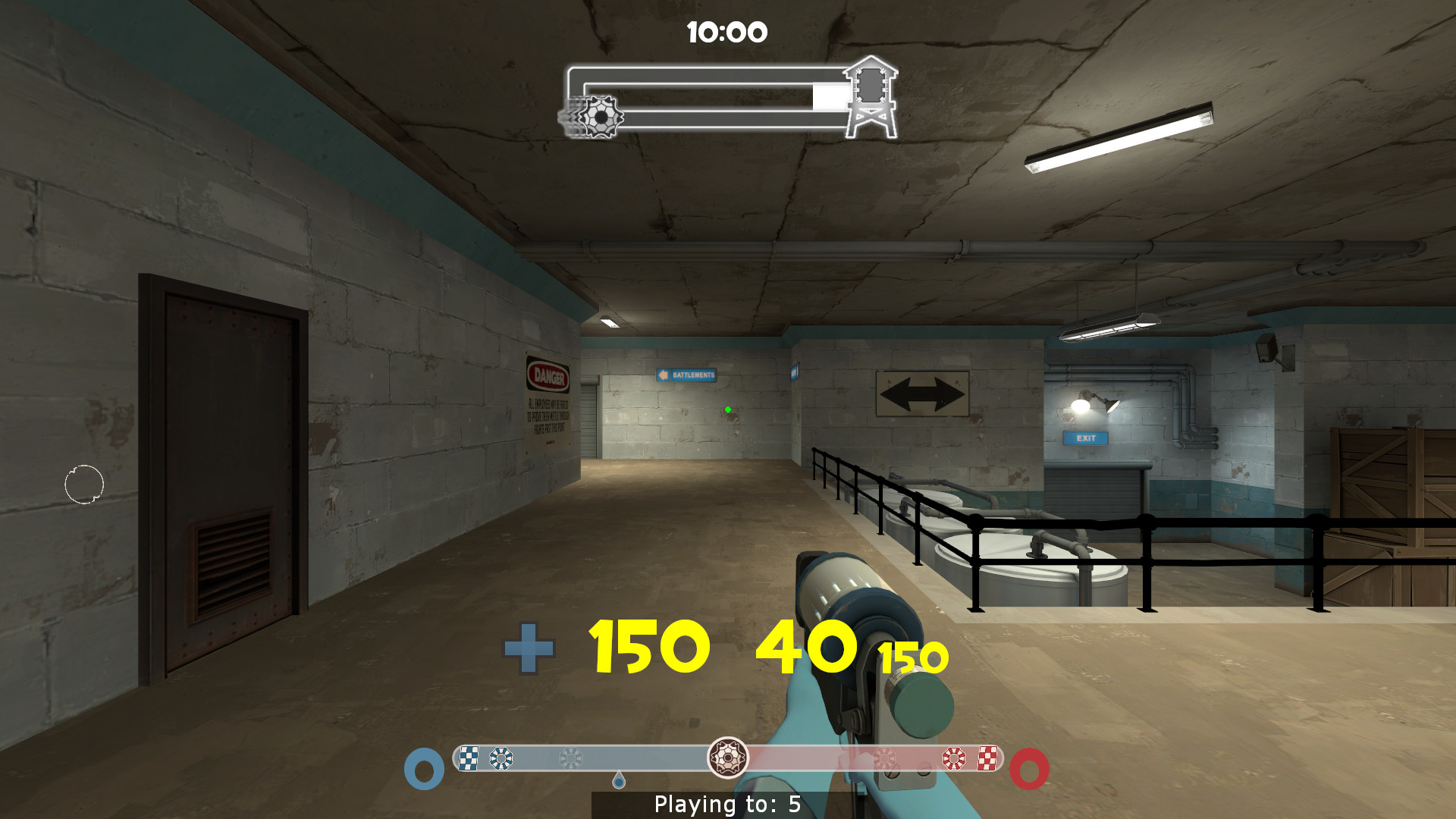
Task: Click the BATTLEMENTS direction sign
Action: pos(685,374)
